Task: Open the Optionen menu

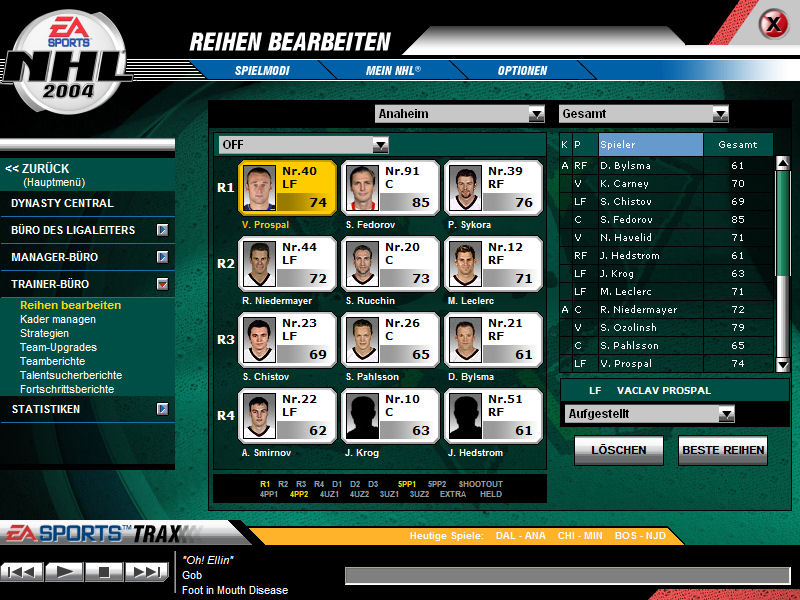Action: [x=522, y=71]
